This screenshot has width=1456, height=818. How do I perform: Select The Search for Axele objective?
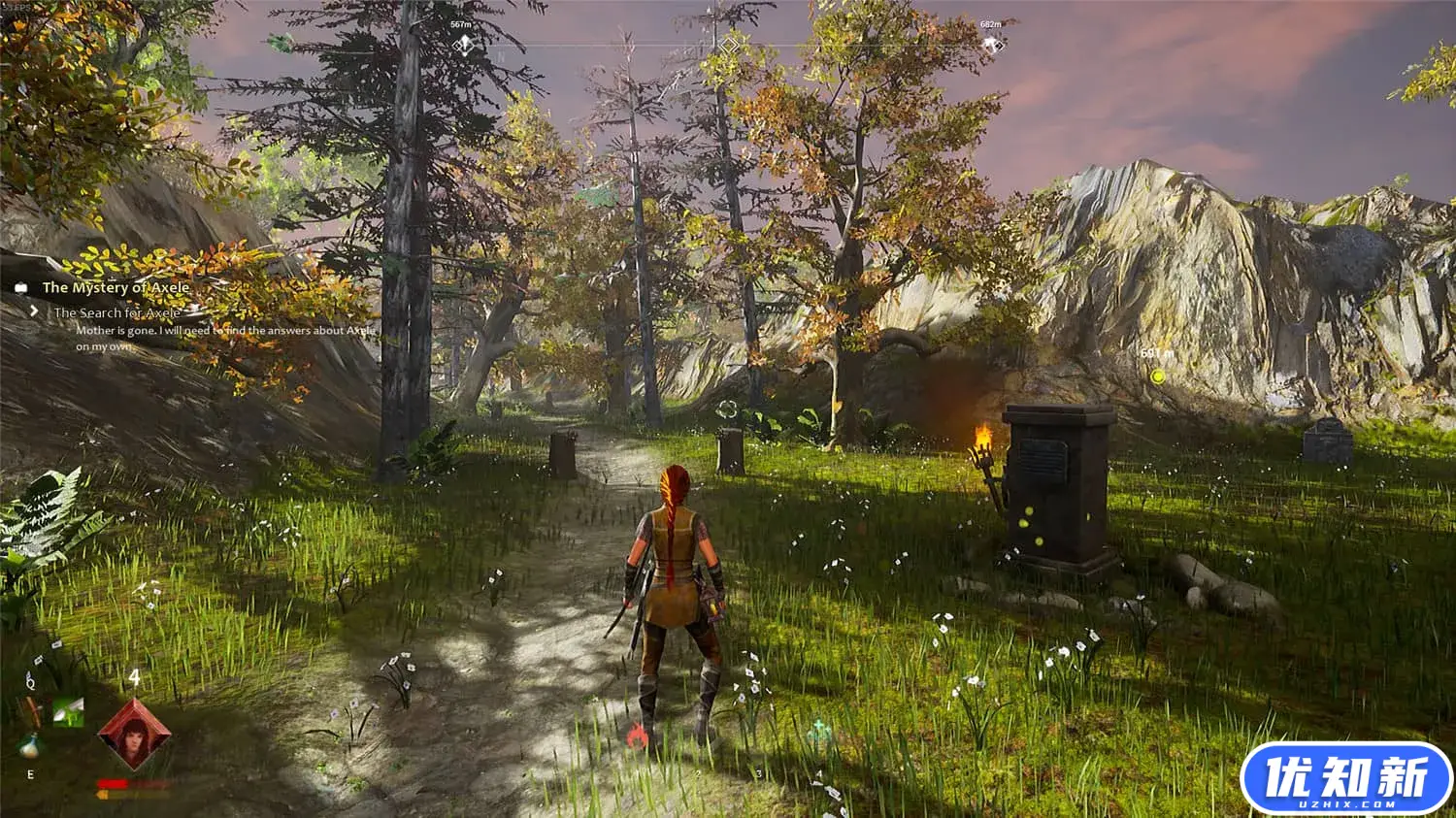pyautogui.click(x=116, y=312)
